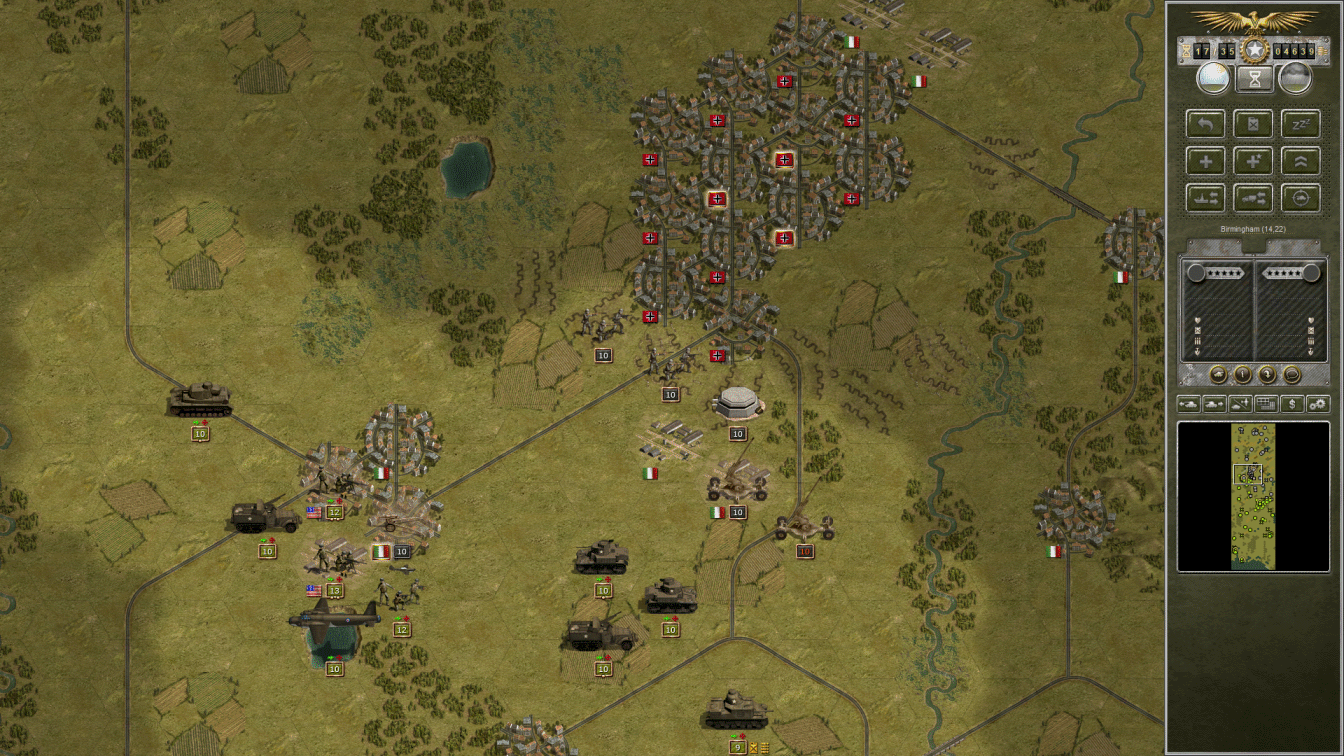Put the unit to sleep with Zzz icon
Image resolution: width=1344 pixels, height=756 pixels.
click(1301, 124)
